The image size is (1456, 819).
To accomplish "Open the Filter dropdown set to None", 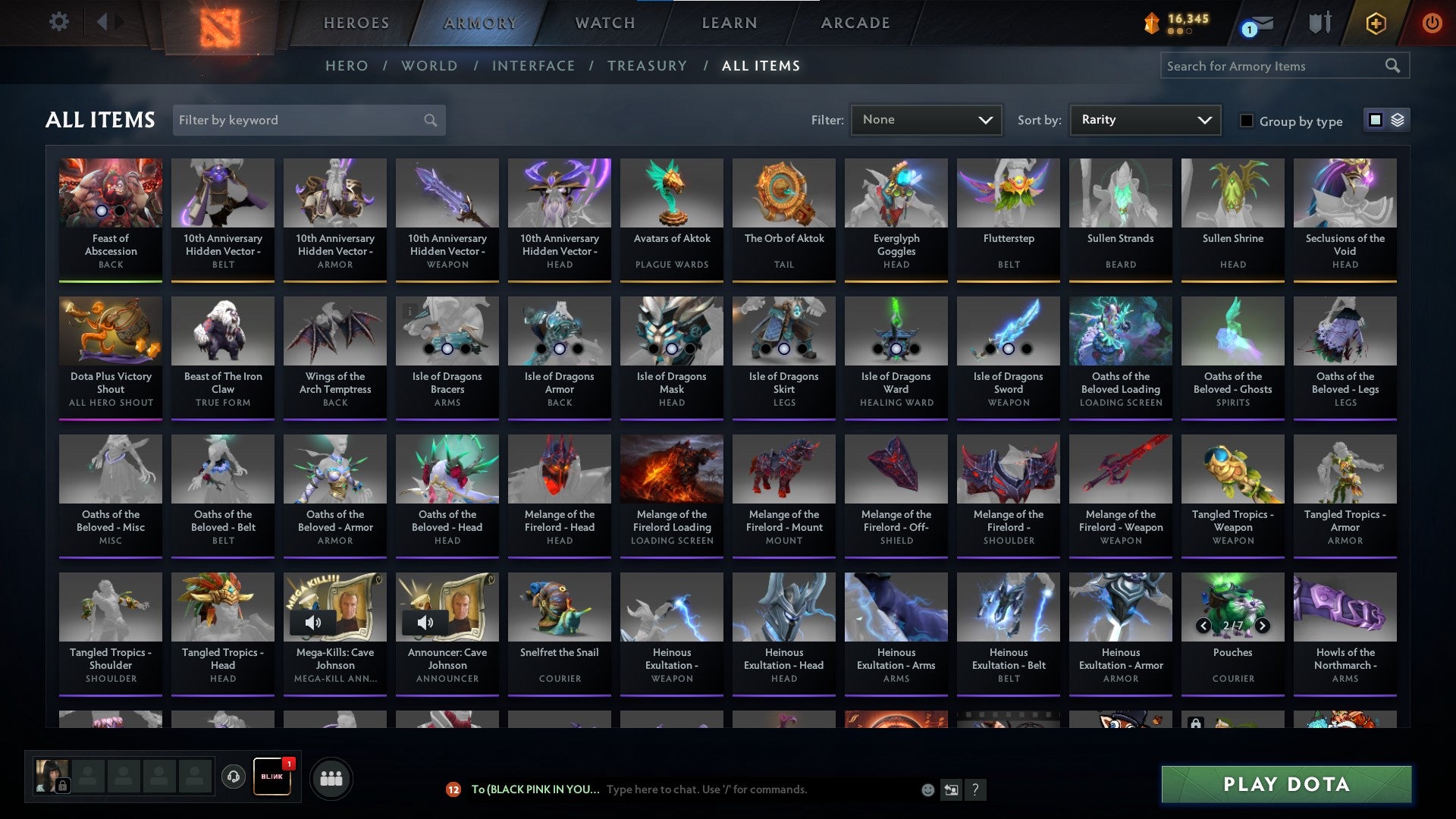I will click(x=926, y=119).
